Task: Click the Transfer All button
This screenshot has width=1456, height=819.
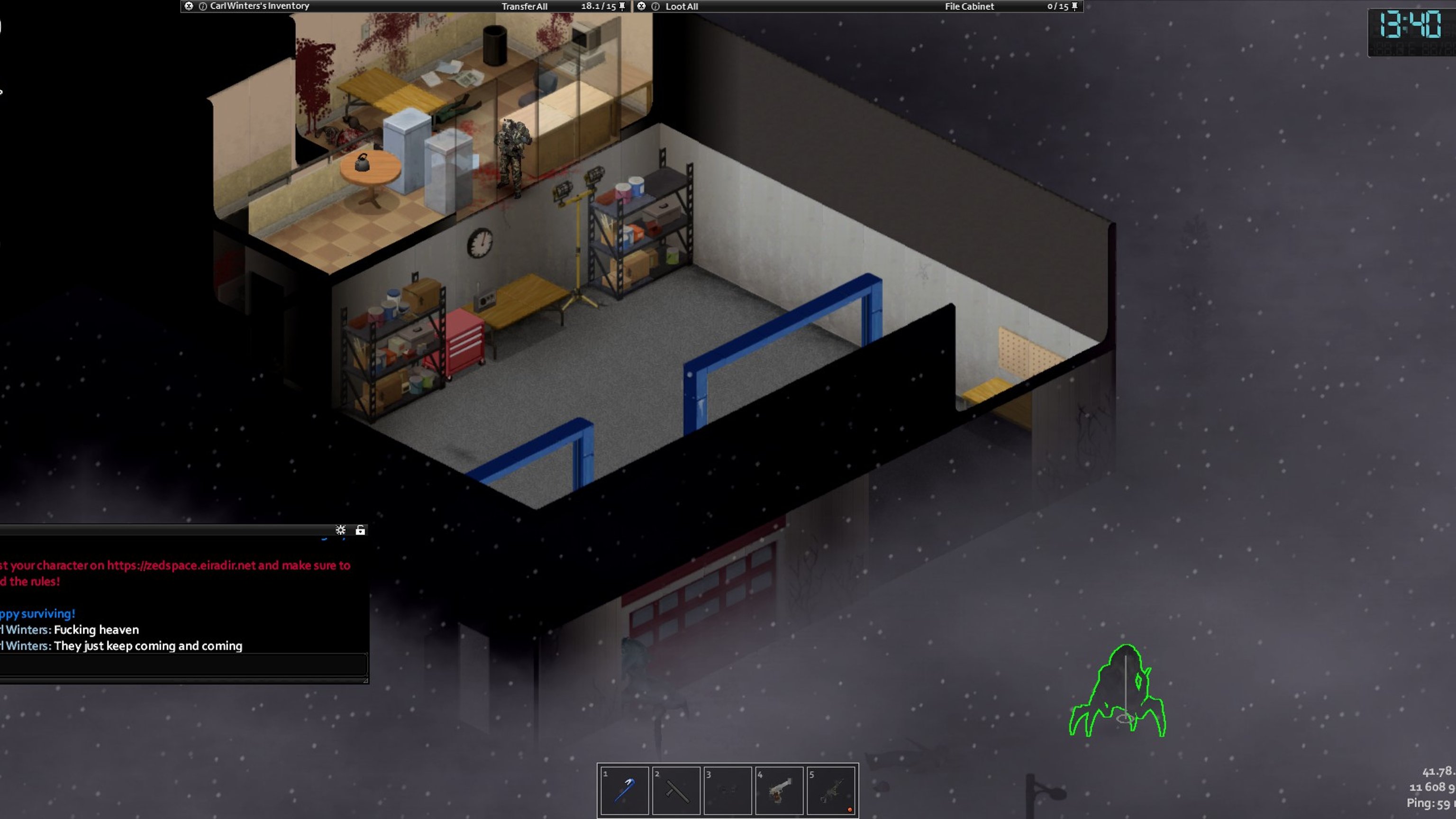Action: (524, 6)
